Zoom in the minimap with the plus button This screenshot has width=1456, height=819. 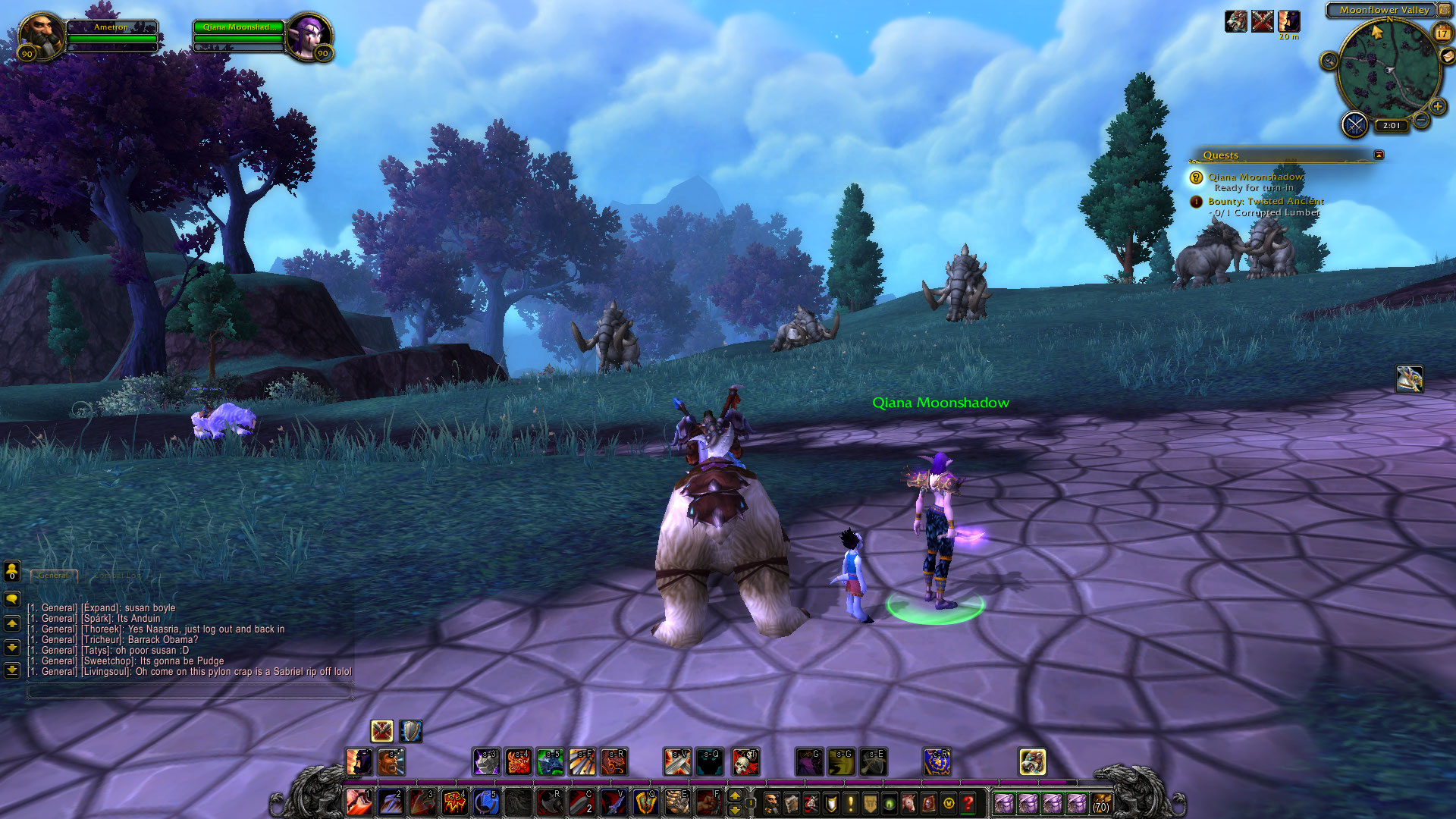(1437, 106)
